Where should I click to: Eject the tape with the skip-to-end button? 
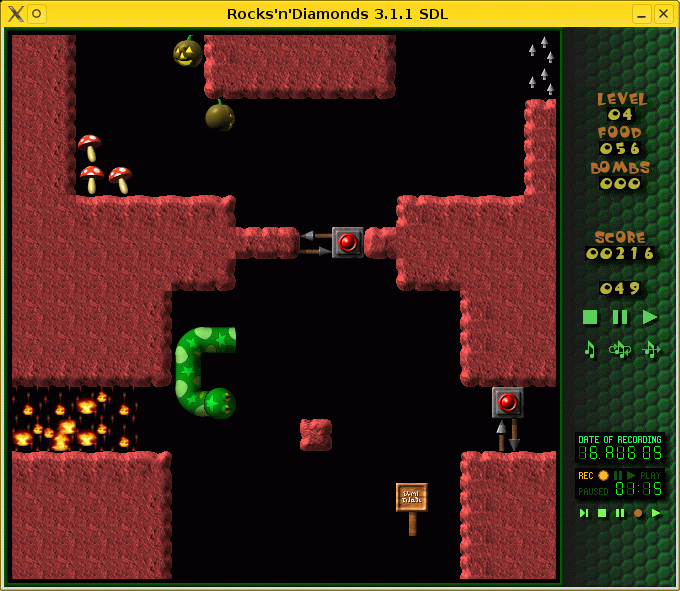point(584,513)
